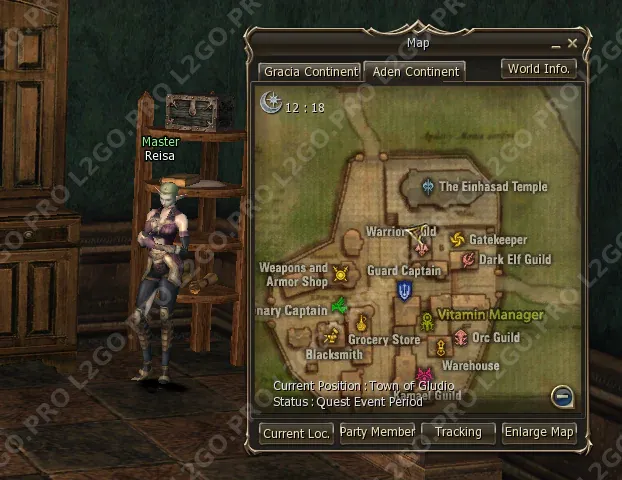Screen dimensions: 622x480
Task: Toggle Party Member display on map
Action: [x=377, y=432]
